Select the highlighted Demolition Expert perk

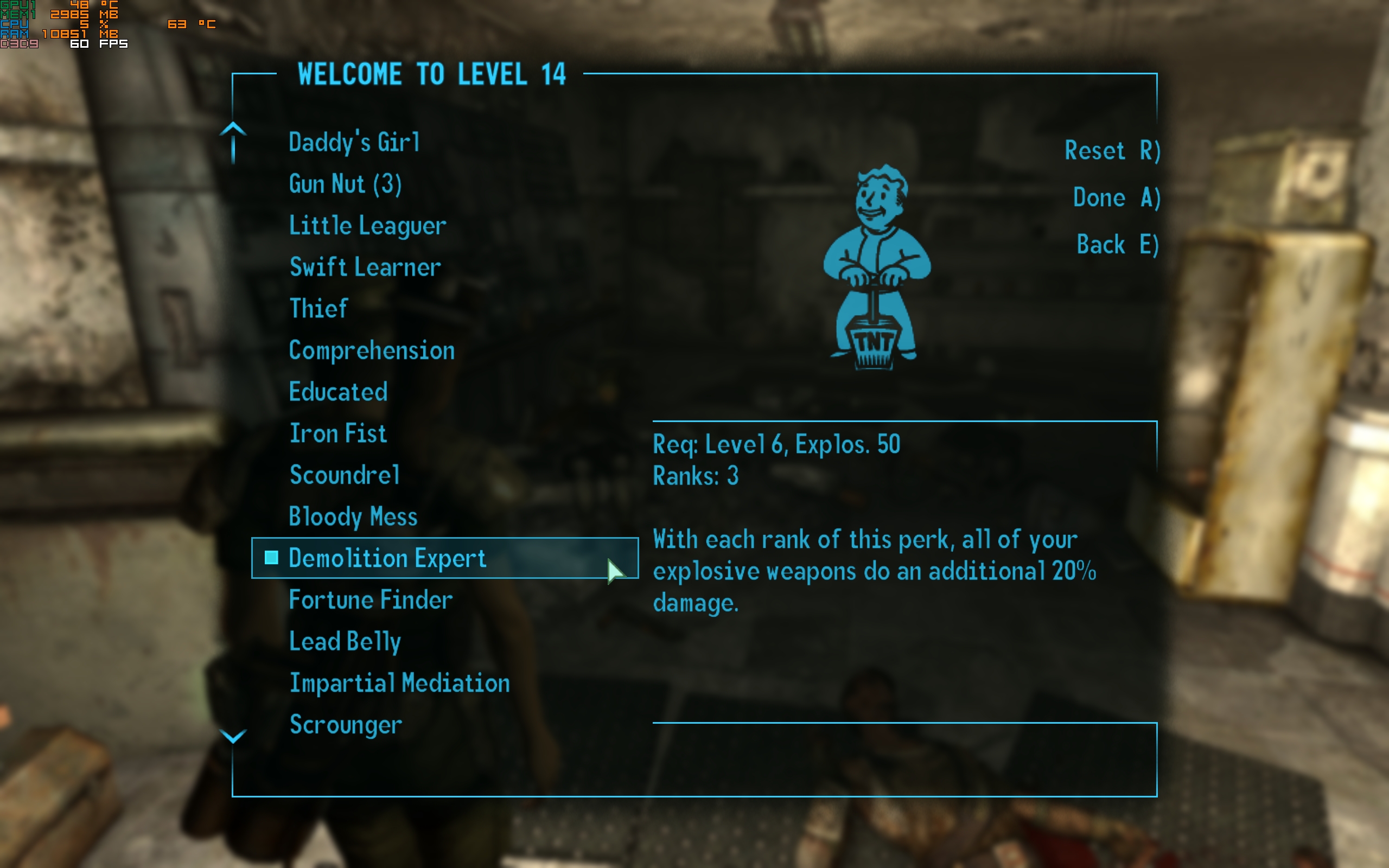click(387, 558)
